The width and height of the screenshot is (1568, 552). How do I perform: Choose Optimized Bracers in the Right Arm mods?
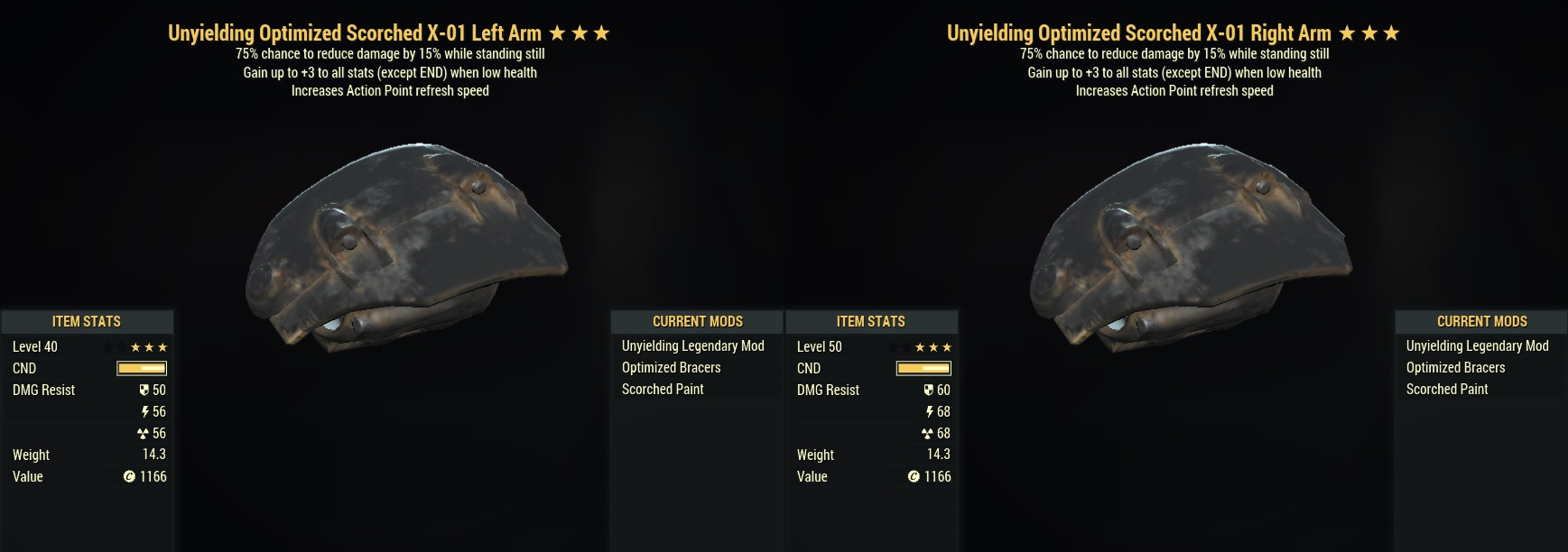click(1455, 368)
